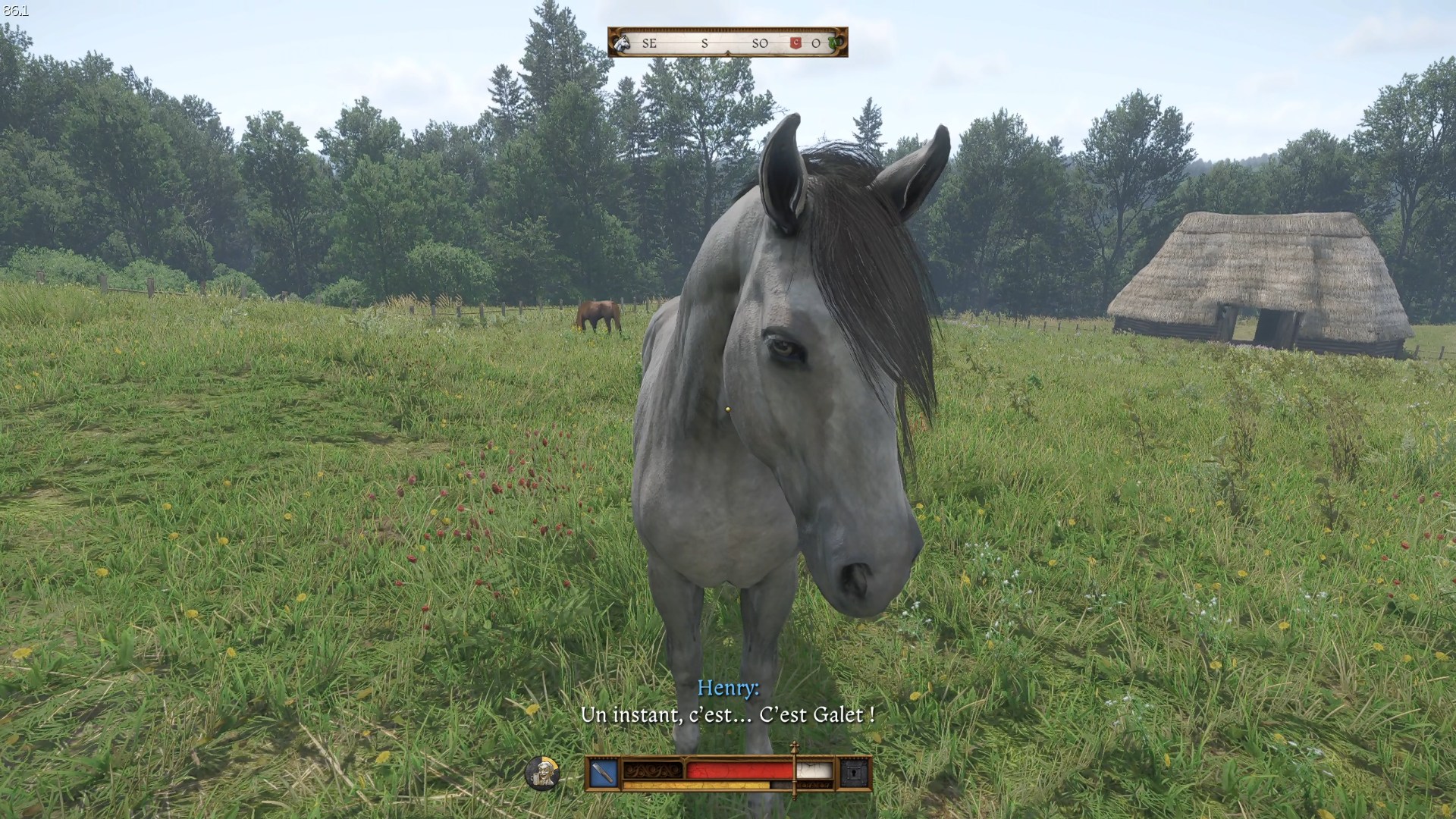Image resolution: width=1456 pixels, height=819 pixels.
Task: Click the S direction marker on the compass
Action: point(705,44)
